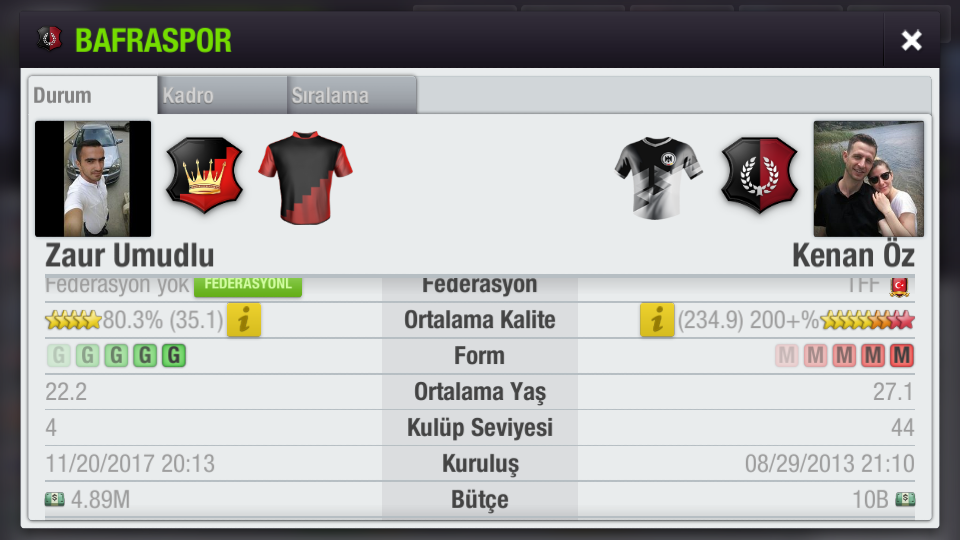Switch to the Kadro tab

click(x=222, y=96)
